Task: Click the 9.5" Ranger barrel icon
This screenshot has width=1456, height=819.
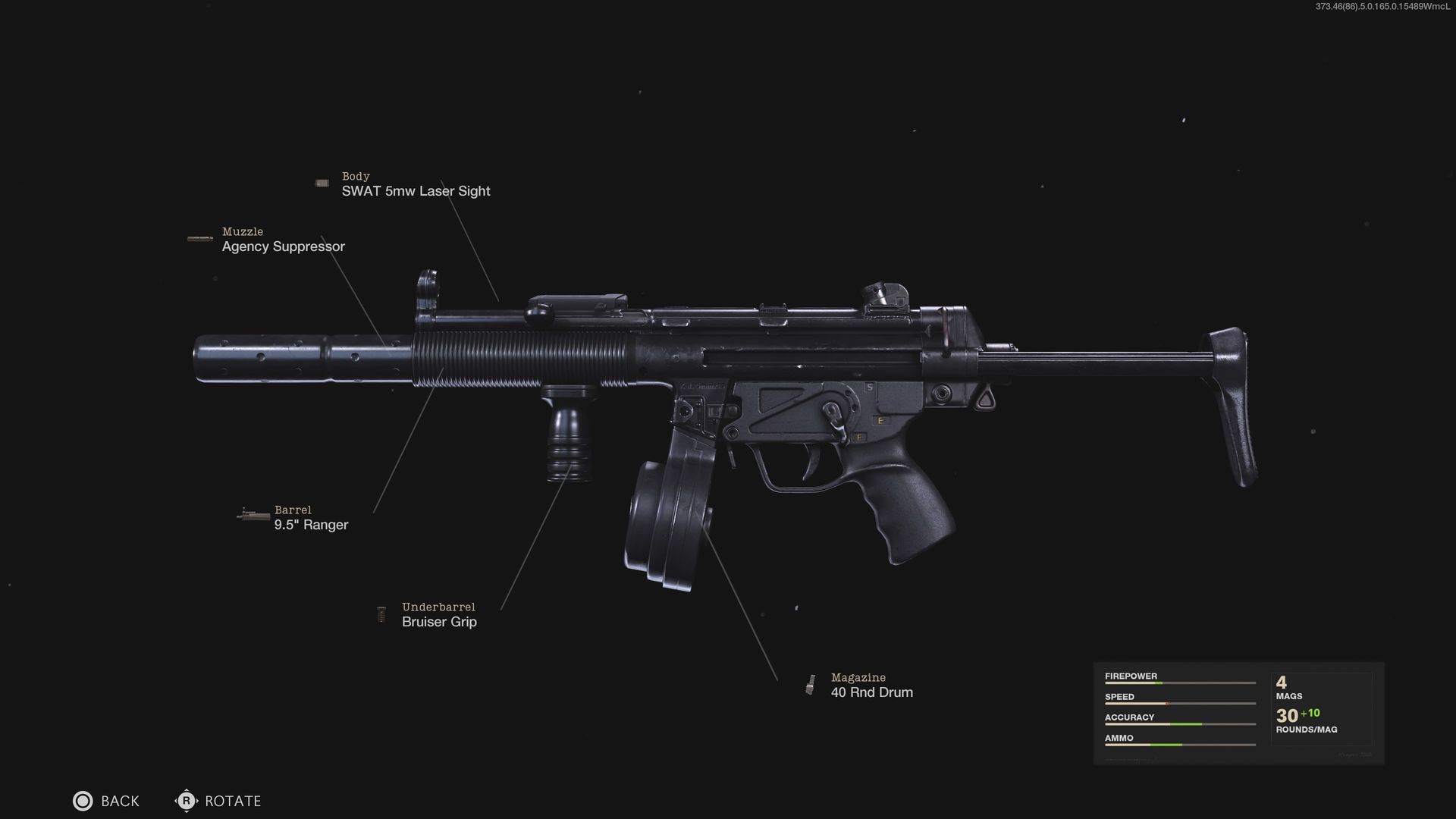Action: [x=251, y=514]
